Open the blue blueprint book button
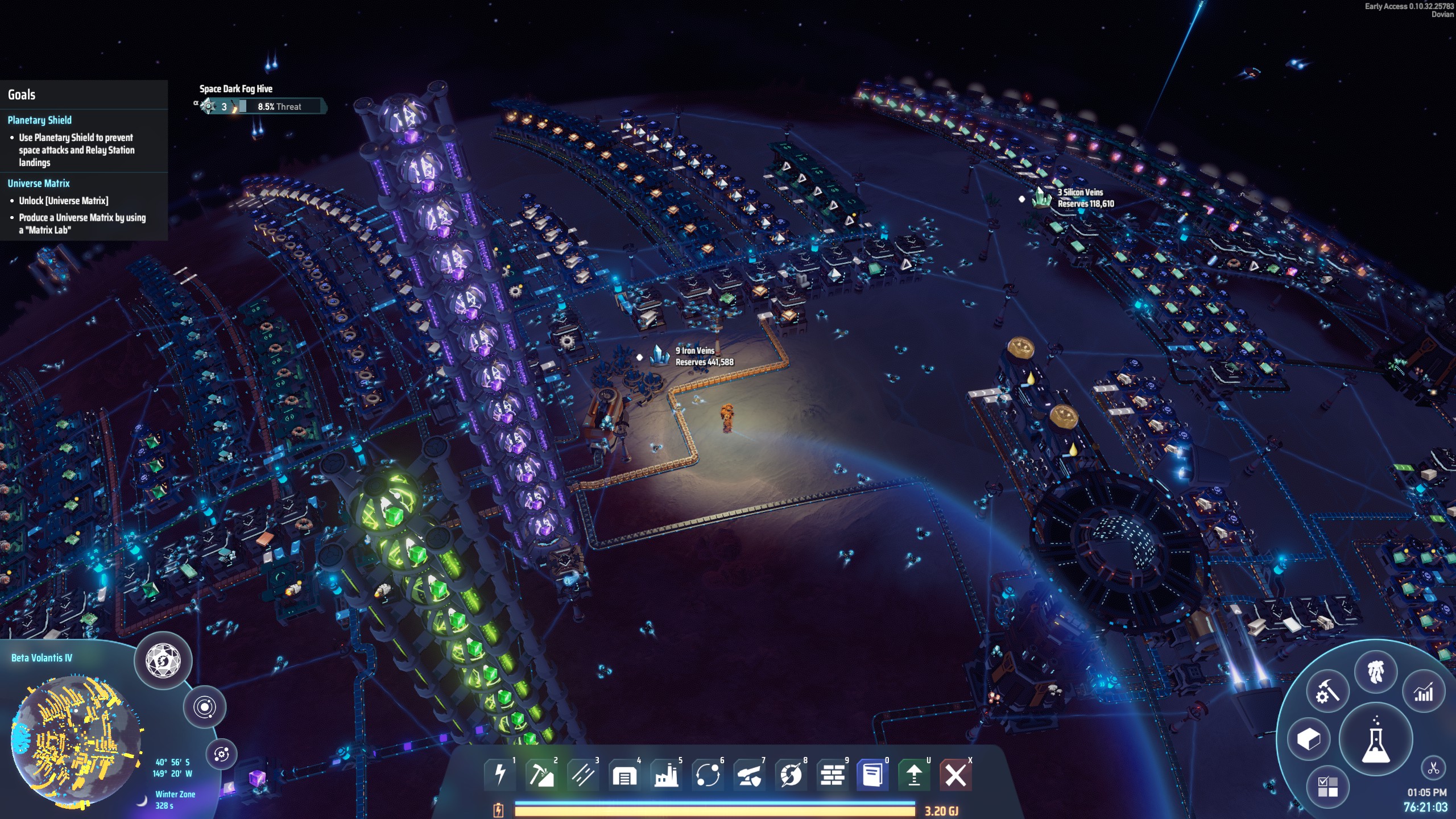Image resolution: width=1456 pixels, height=819 pixels. 872,774
